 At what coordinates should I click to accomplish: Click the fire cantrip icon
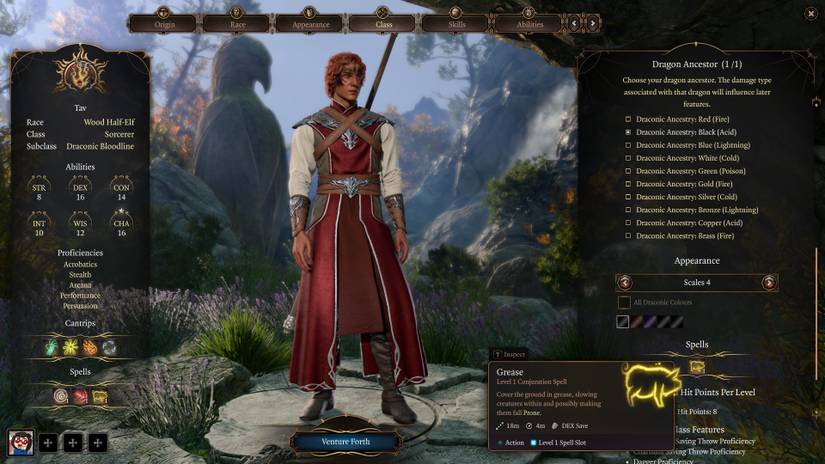(x=91, y=347)
